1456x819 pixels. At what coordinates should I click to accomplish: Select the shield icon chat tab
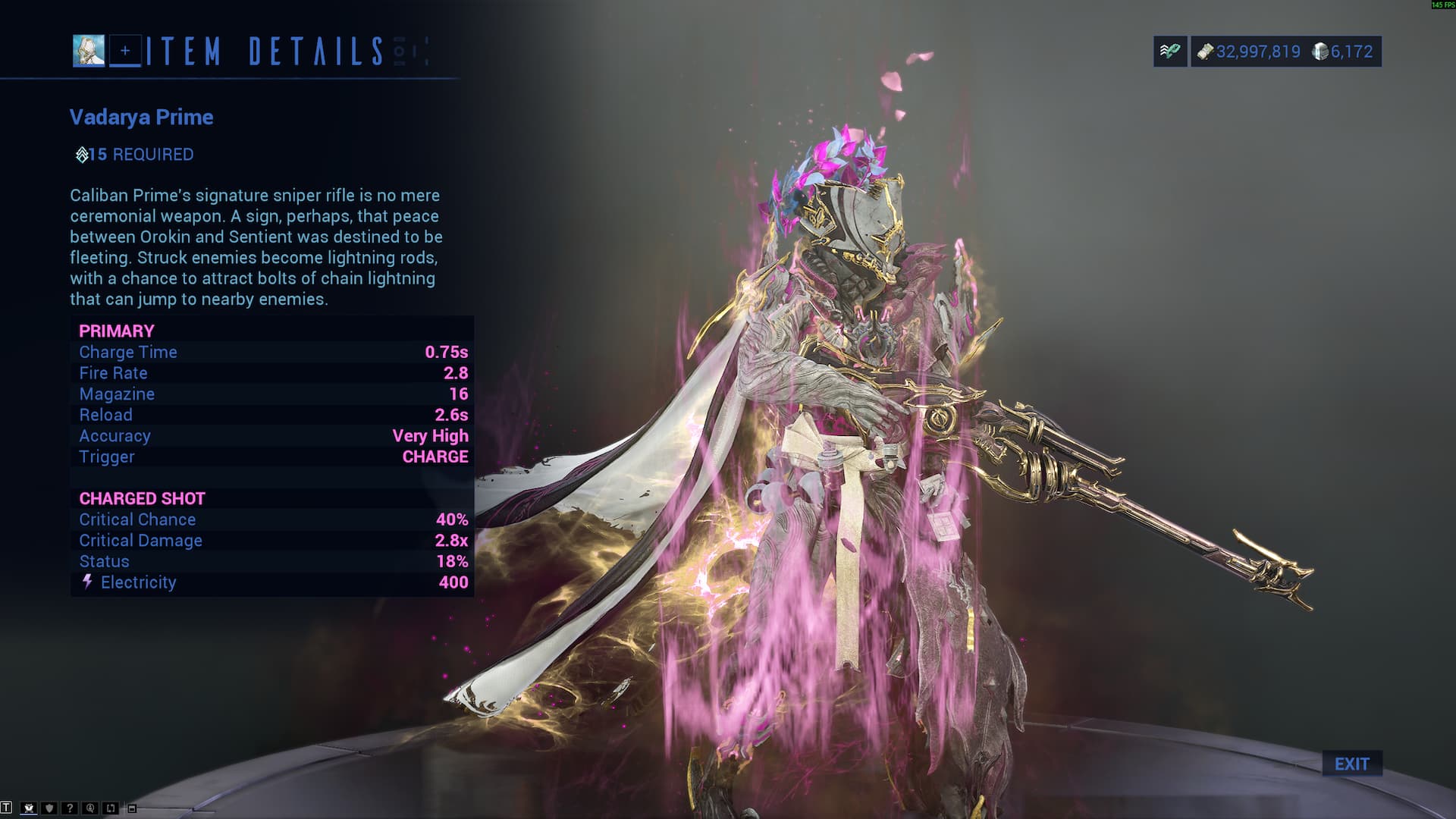[49, 808]
